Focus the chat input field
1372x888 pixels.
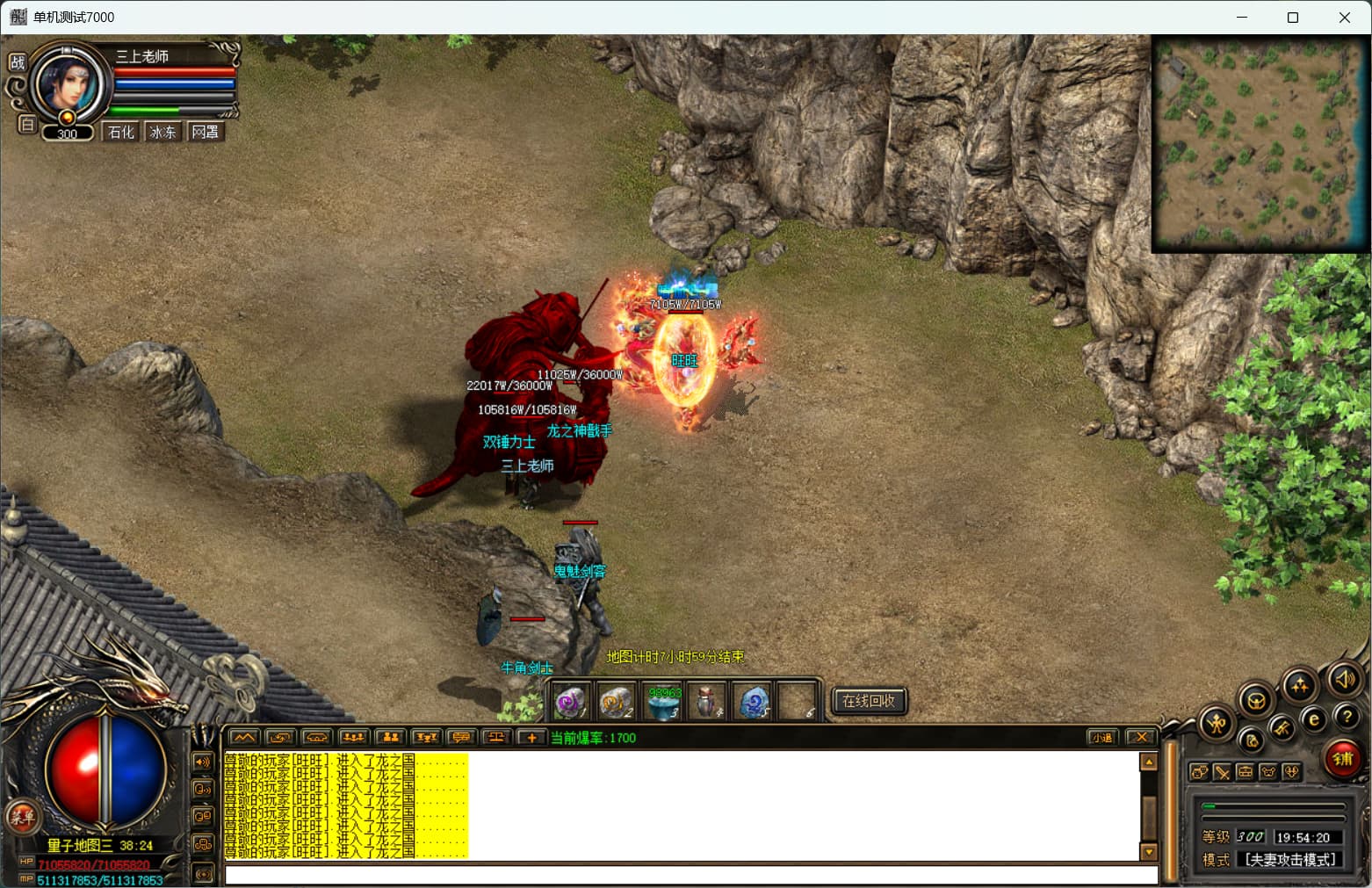[x=690, y=875]
